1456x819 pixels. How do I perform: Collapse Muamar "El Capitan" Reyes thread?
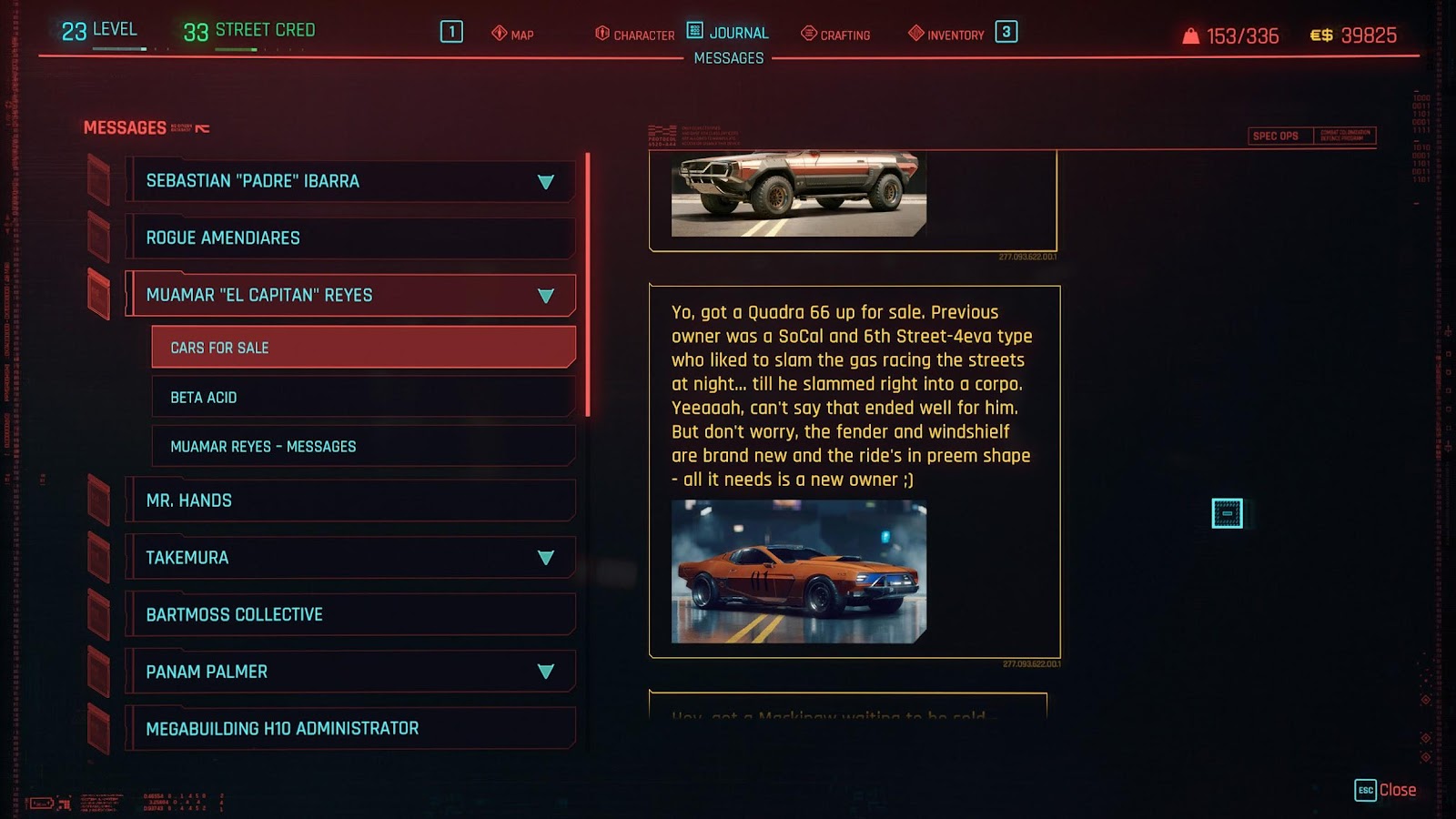pos(544,295)
